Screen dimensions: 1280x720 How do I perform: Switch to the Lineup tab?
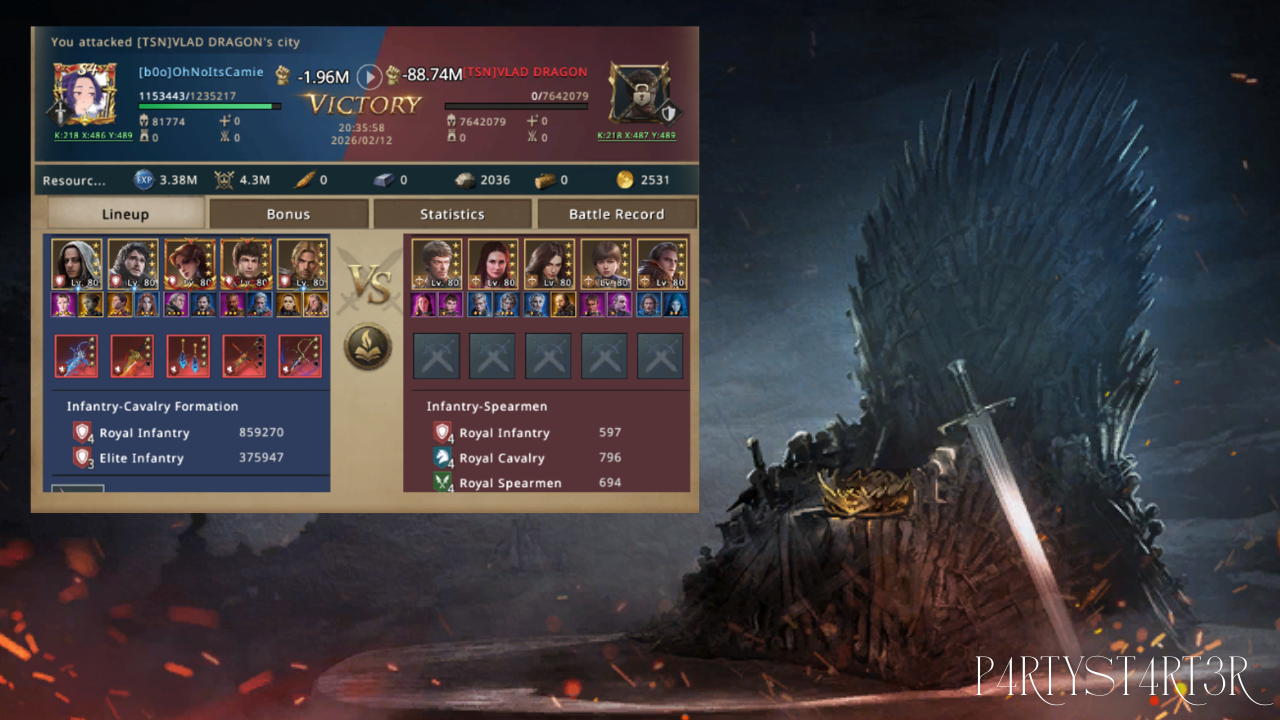(x=126, y=214)
